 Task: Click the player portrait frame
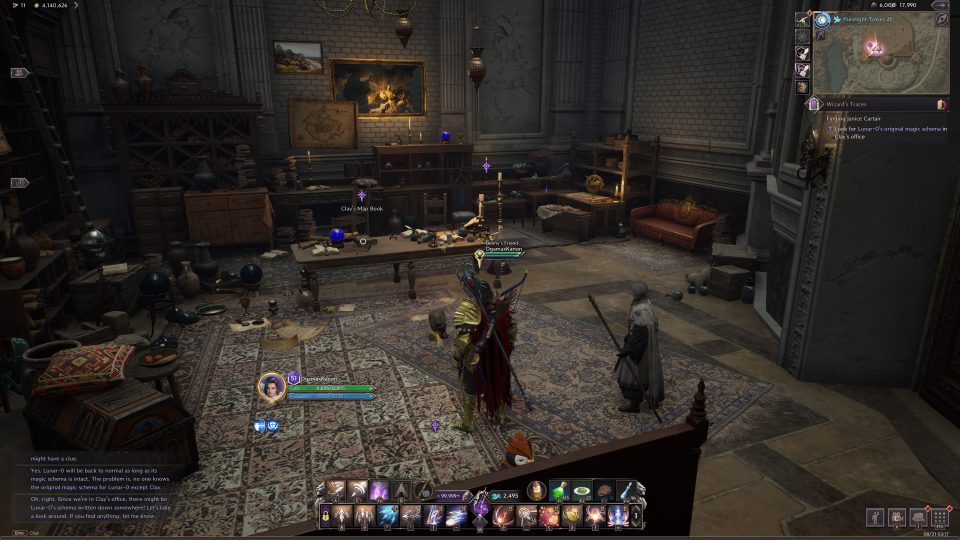click(271, 387)
